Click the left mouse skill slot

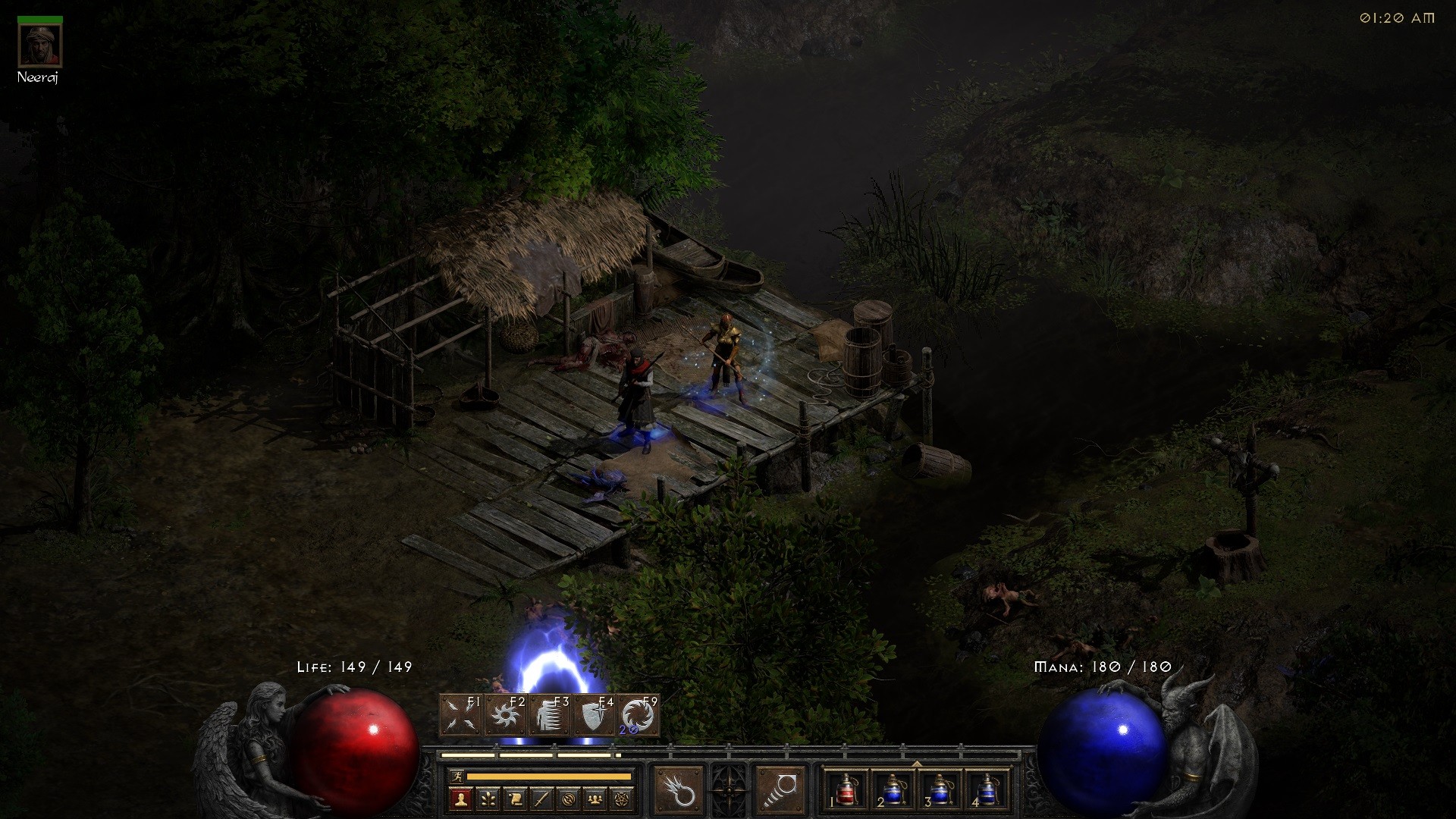point(678,790)
